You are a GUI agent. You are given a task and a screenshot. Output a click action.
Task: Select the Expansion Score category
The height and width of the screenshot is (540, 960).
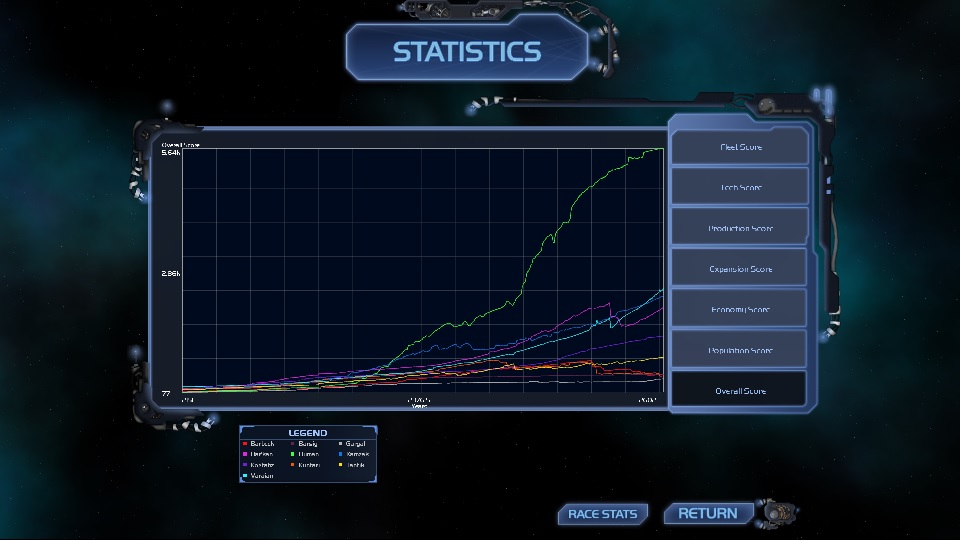point(739,268)
